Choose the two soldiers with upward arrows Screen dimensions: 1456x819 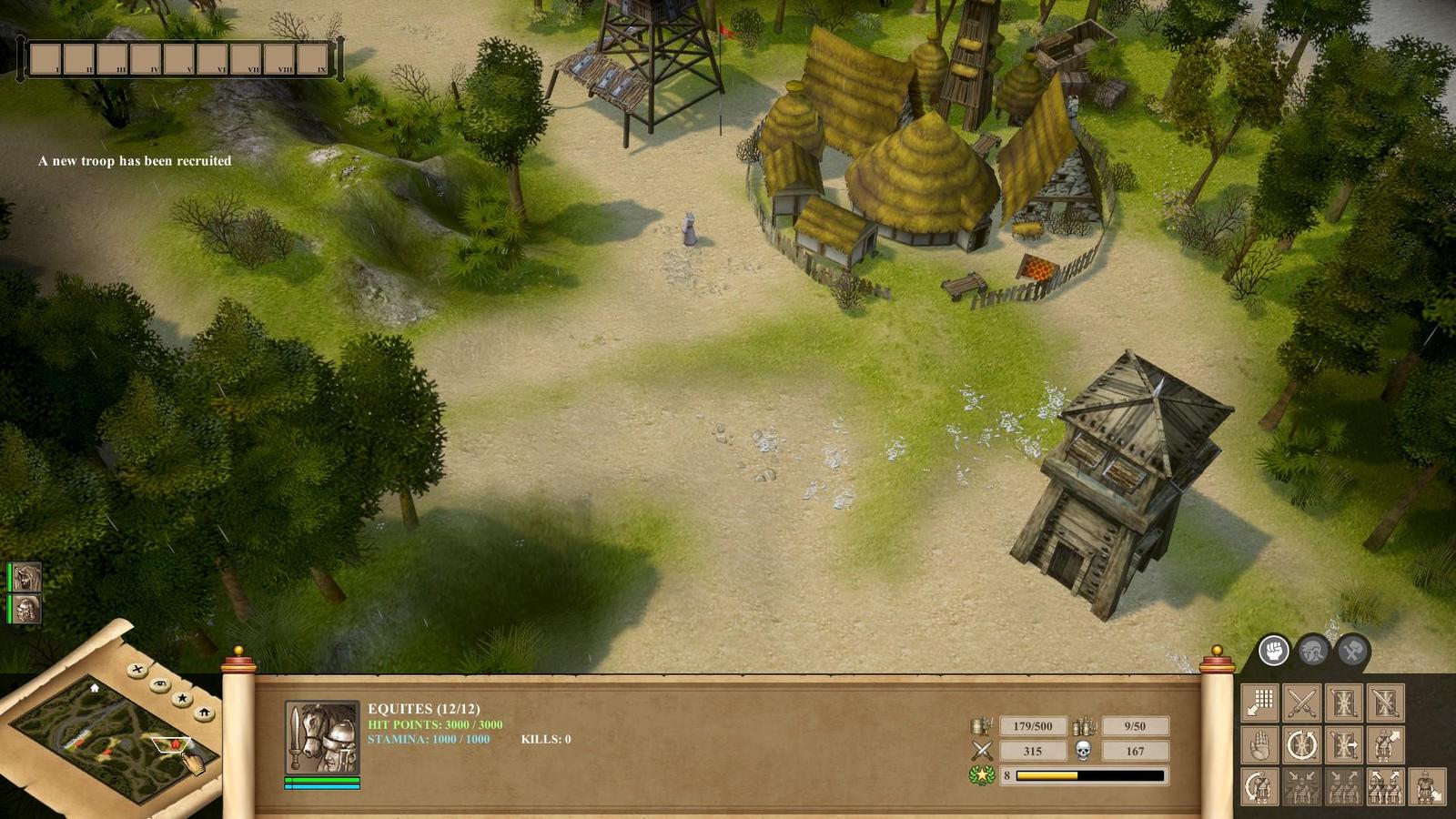(1385, 787)
